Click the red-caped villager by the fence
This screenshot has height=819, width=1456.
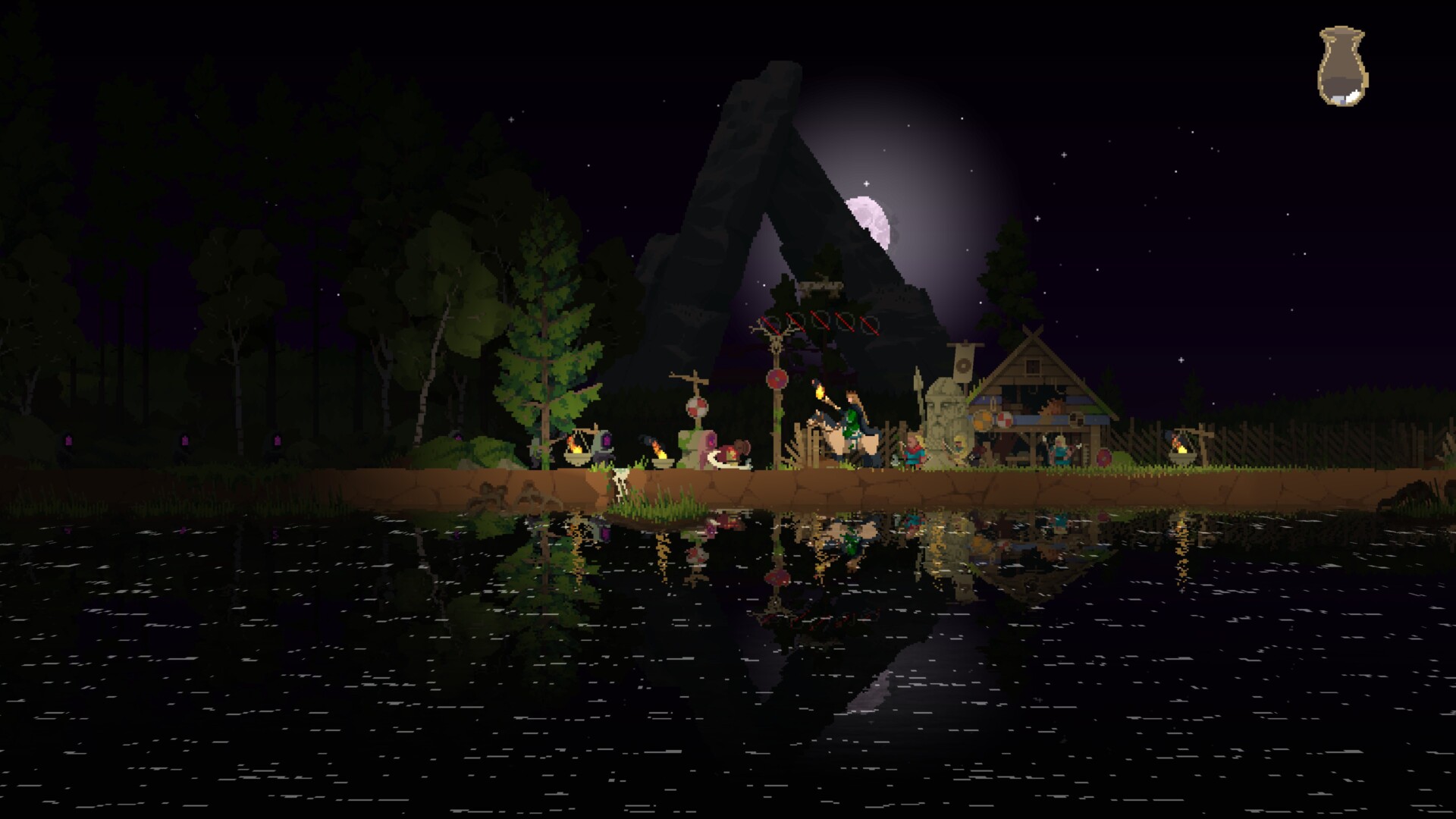click(914, 454)
